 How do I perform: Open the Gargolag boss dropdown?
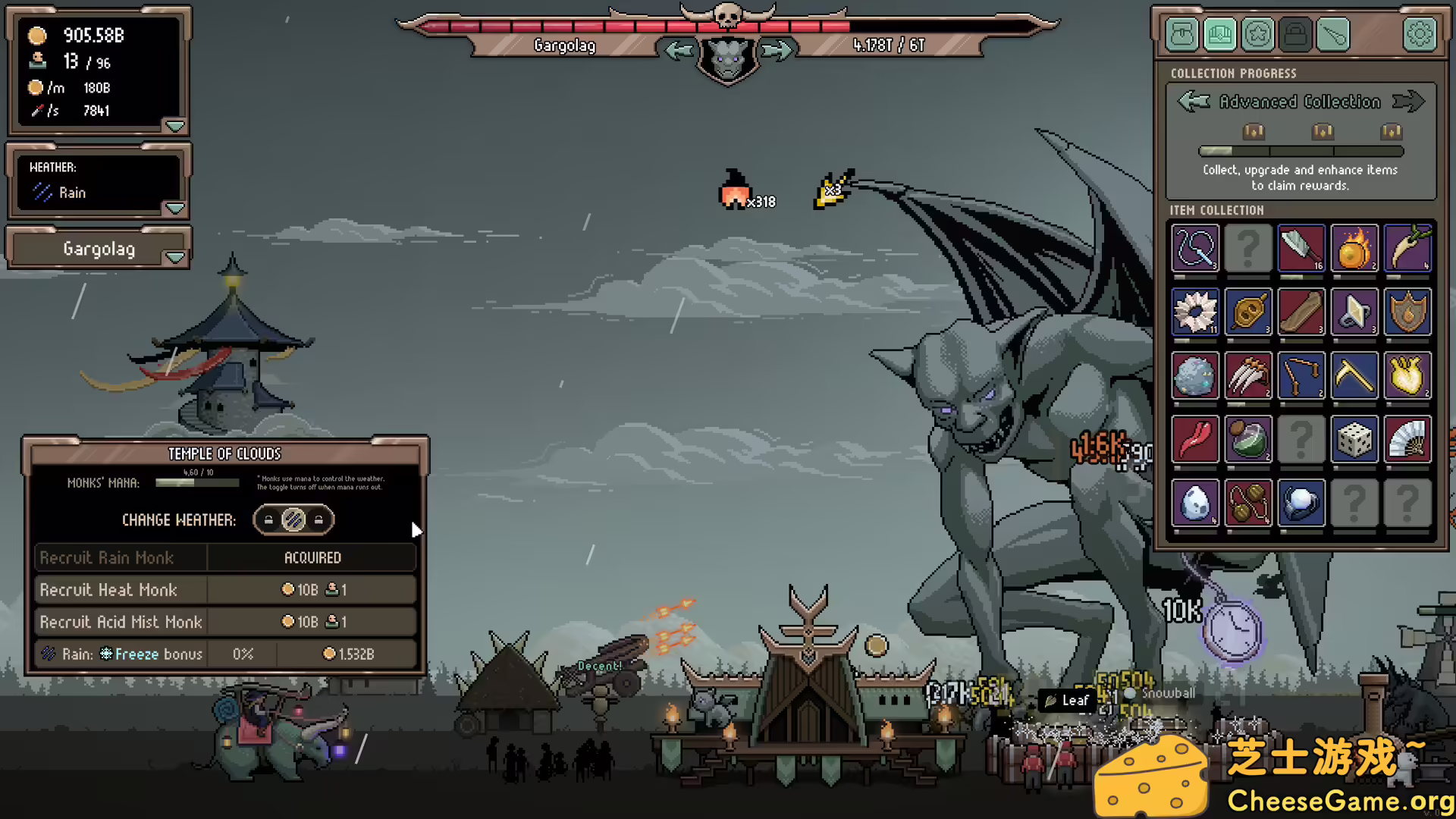pos(175,258)
